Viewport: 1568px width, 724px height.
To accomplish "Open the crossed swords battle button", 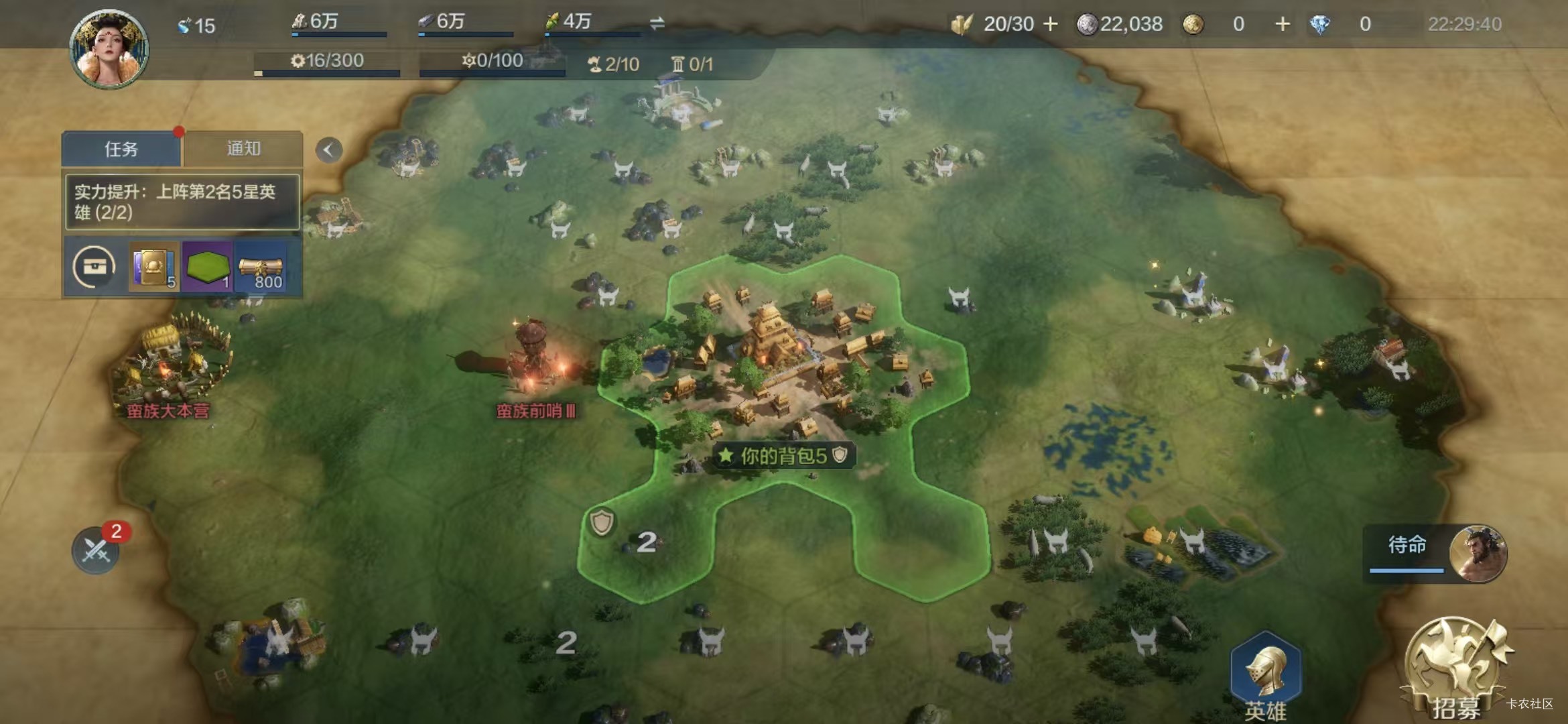I will (96, 551).
